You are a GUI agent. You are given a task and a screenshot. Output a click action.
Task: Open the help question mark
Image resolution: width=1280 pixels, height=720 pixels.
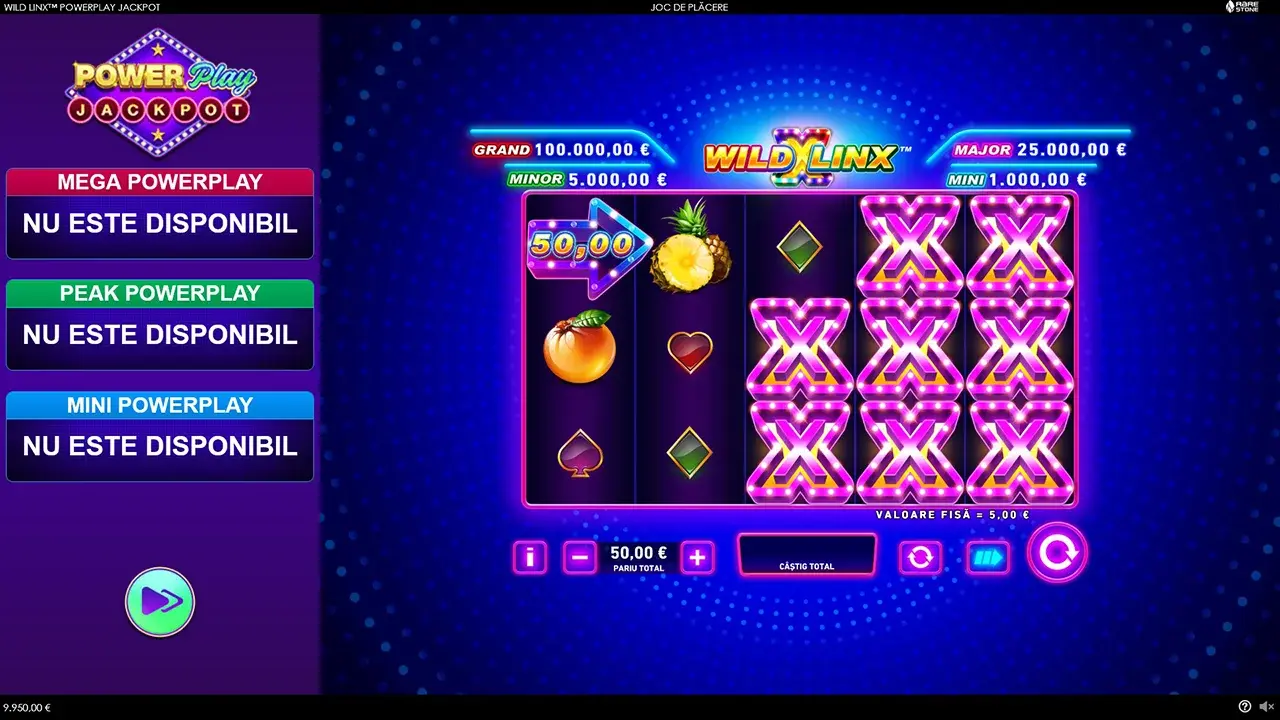click(1243, 706)
